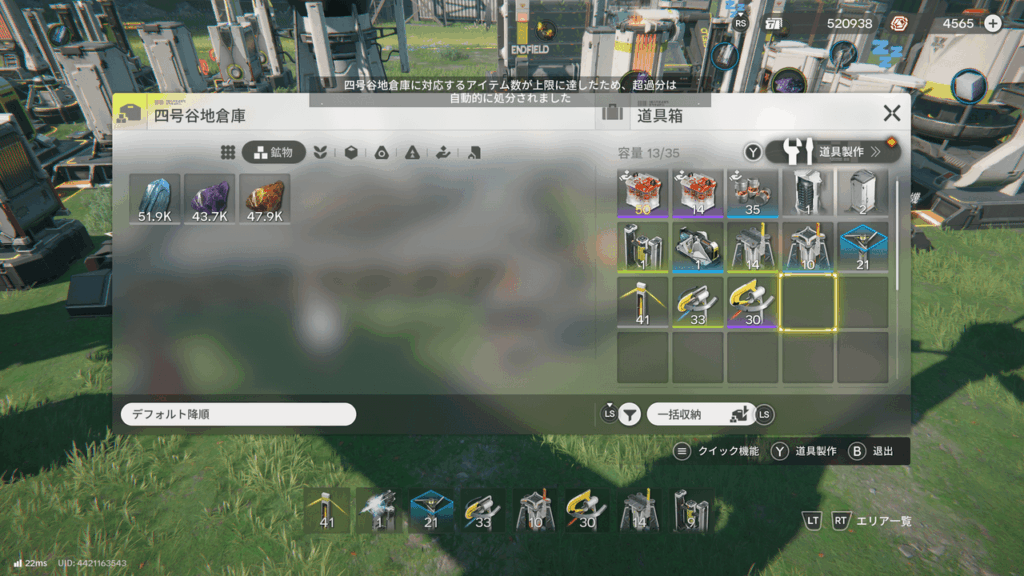Select the purple ore with 43.7K
This screenshot has height=576, width=1024.
point(210,198)
